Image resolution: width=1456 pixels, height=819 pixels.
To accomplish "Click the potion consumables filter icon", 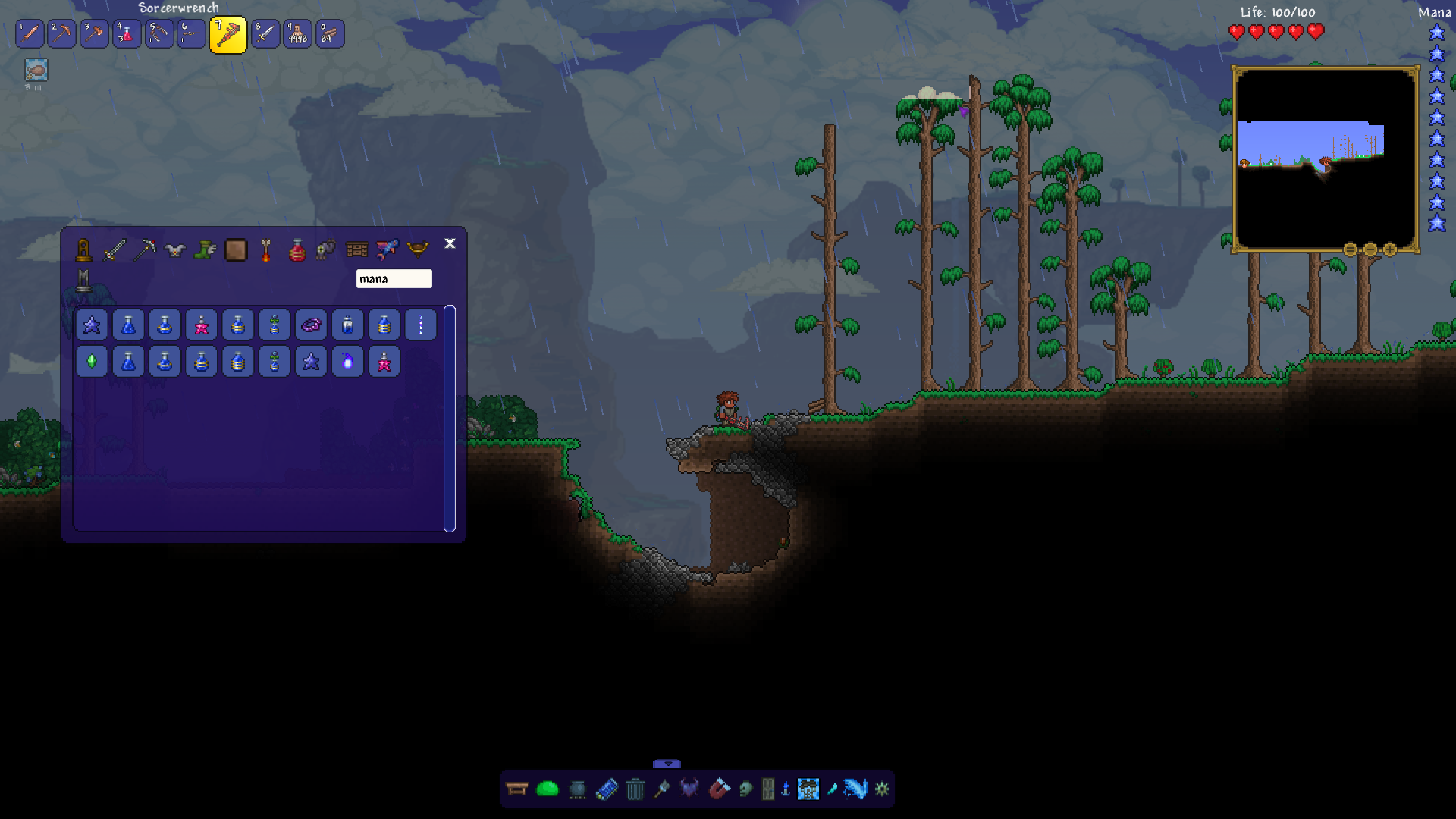I will pyautogui.click(x=296, y=250).
